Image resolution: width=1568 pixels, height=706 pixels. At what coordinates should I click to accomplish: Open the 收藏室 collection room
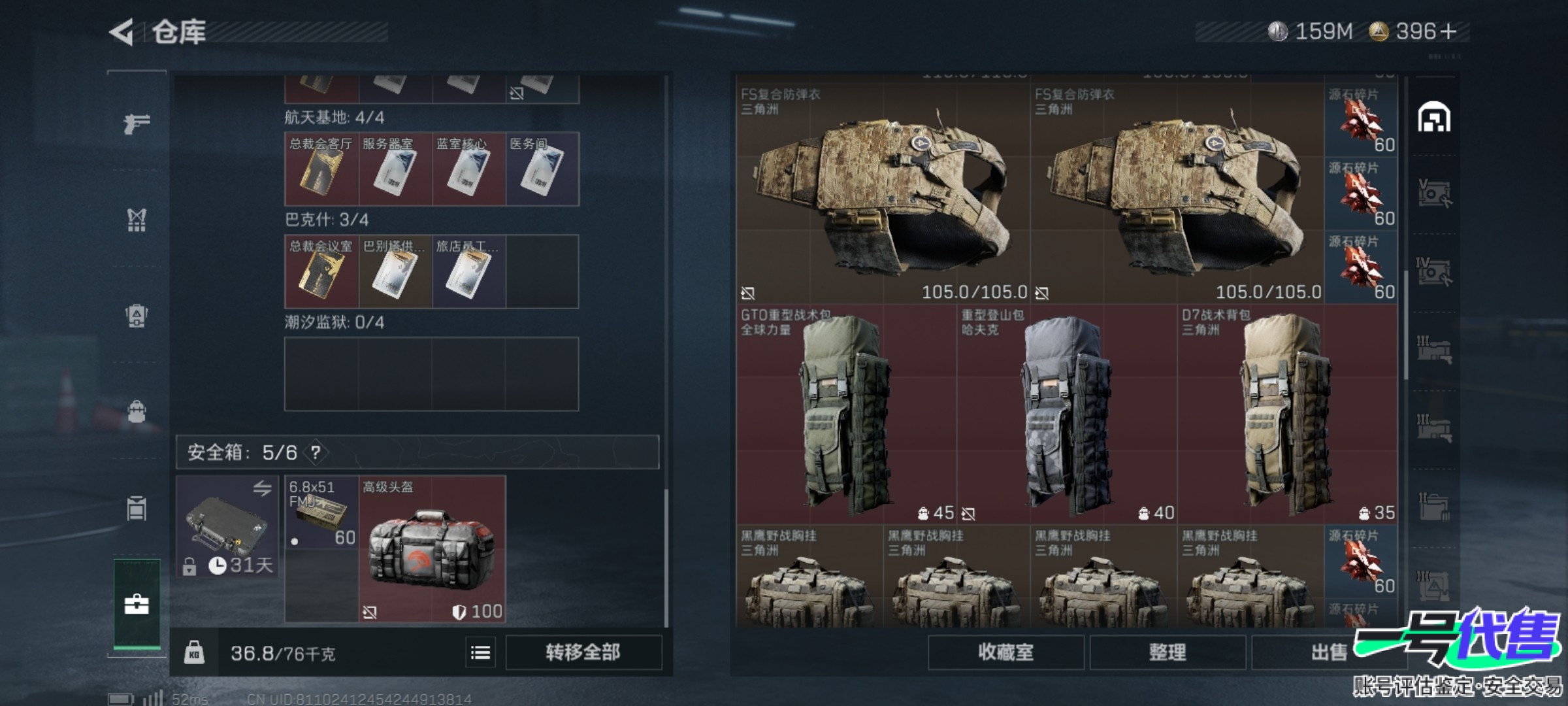pos(1005,652)
